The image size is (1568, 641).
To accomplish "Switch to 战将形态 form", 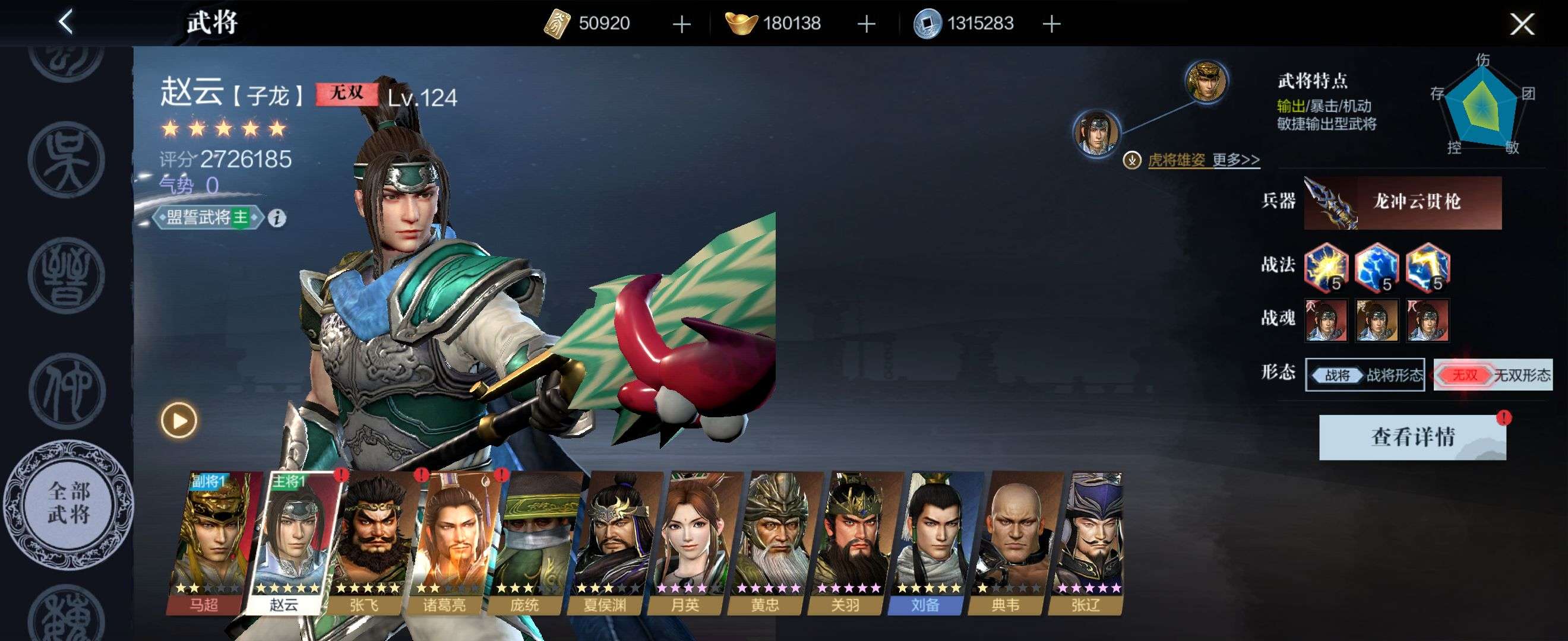I will pos(1365,375).
